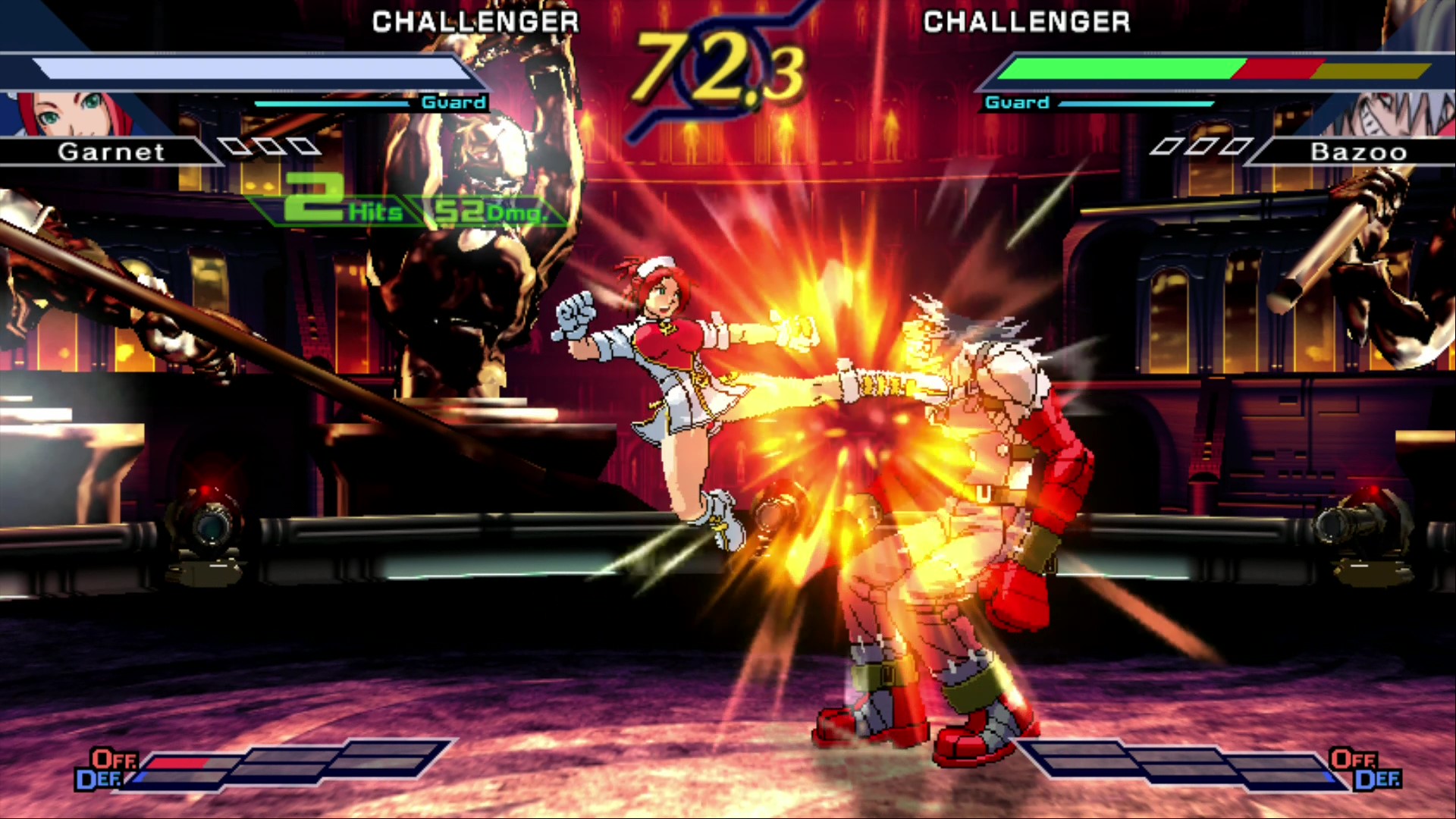Click the Garnet name plate
The height and width of the screenshot is (819, 1456).
click(x=111, y=152)
